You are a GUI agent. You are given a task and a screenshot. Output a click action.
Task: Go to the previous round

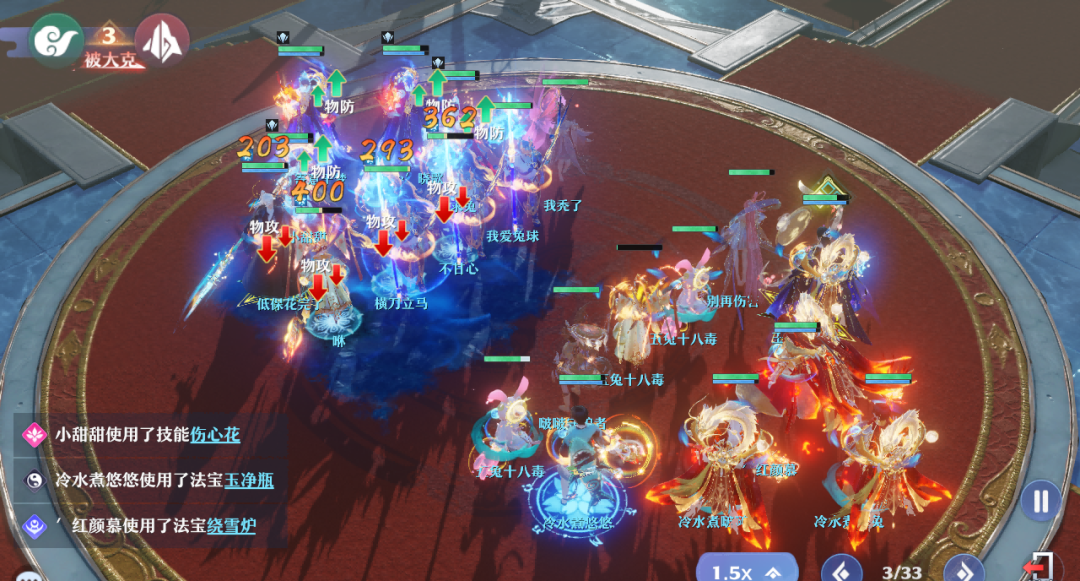(841, 571)
